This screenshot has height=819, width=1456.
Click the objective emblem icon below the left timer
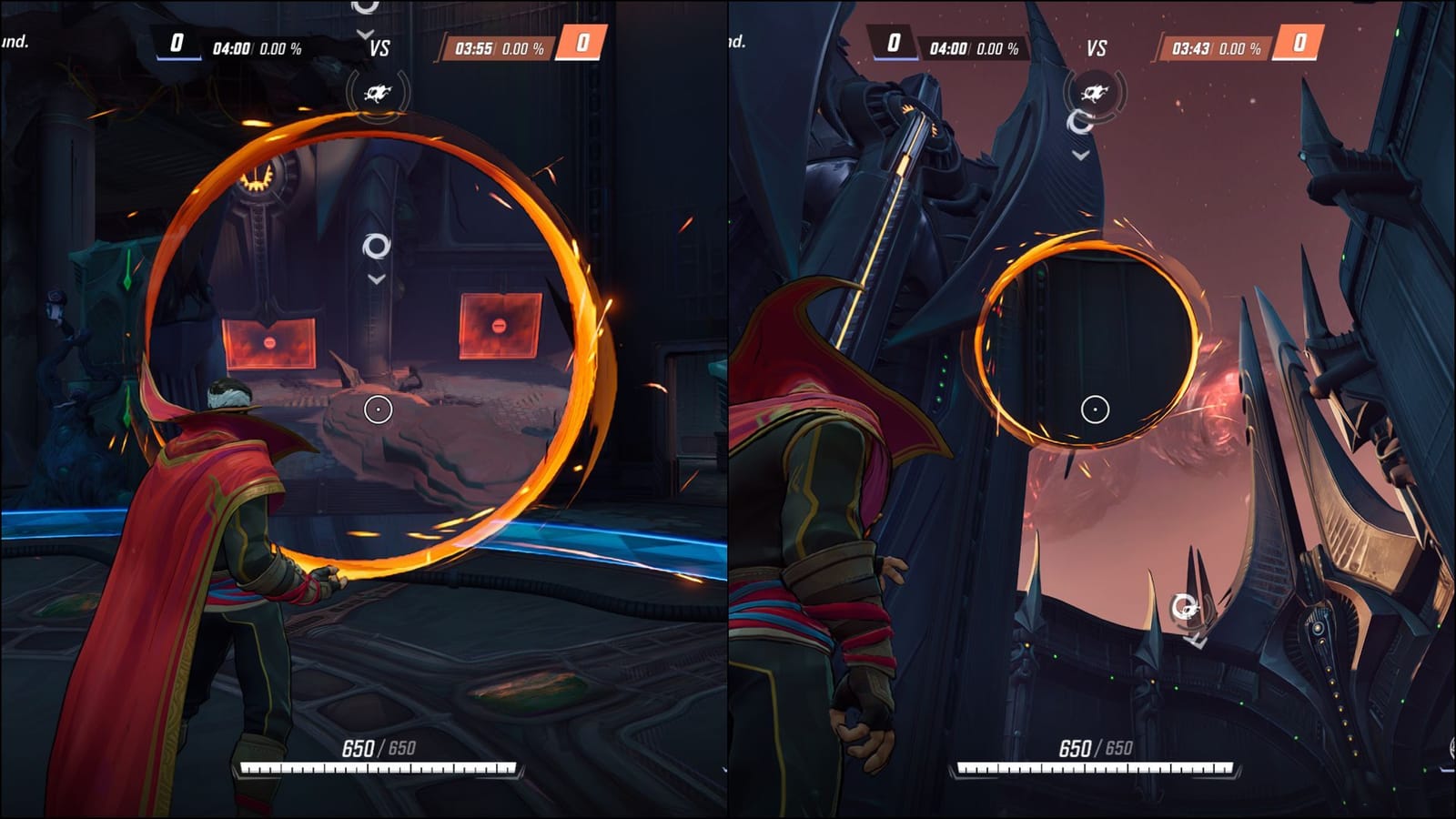(x=376, y=94)
